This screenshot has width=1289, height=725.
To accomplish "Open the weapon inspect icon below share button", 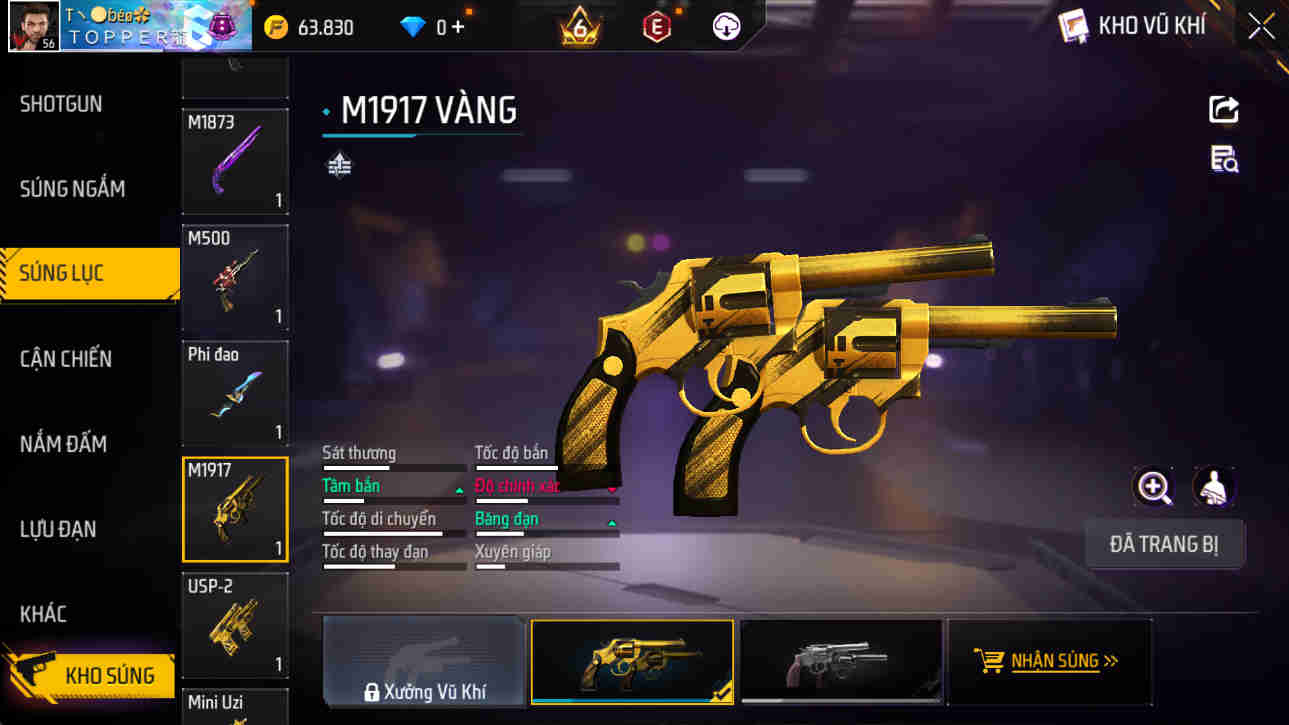I will point(1224,160).
